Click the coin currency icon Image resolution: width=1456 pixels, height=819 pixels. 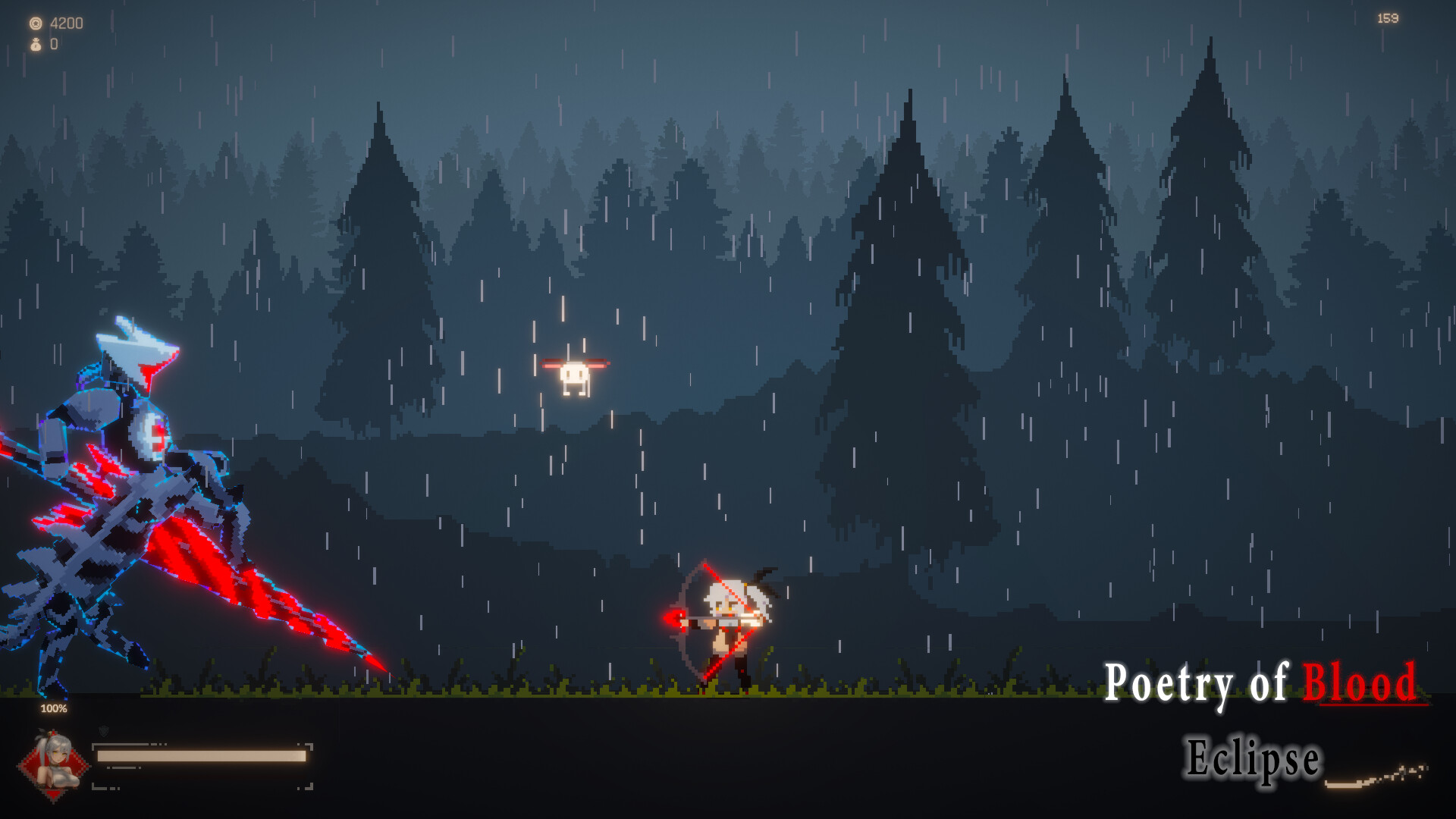click(x=34, y=22)
